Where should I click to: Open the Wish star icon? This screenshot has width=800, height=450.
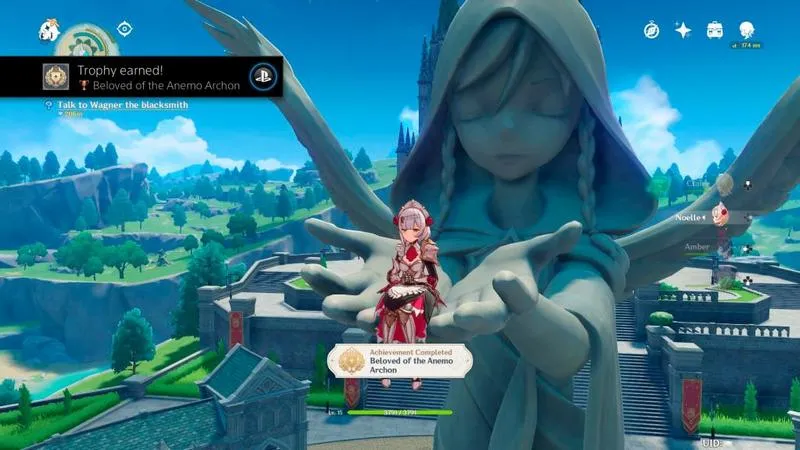pos(683,30)
